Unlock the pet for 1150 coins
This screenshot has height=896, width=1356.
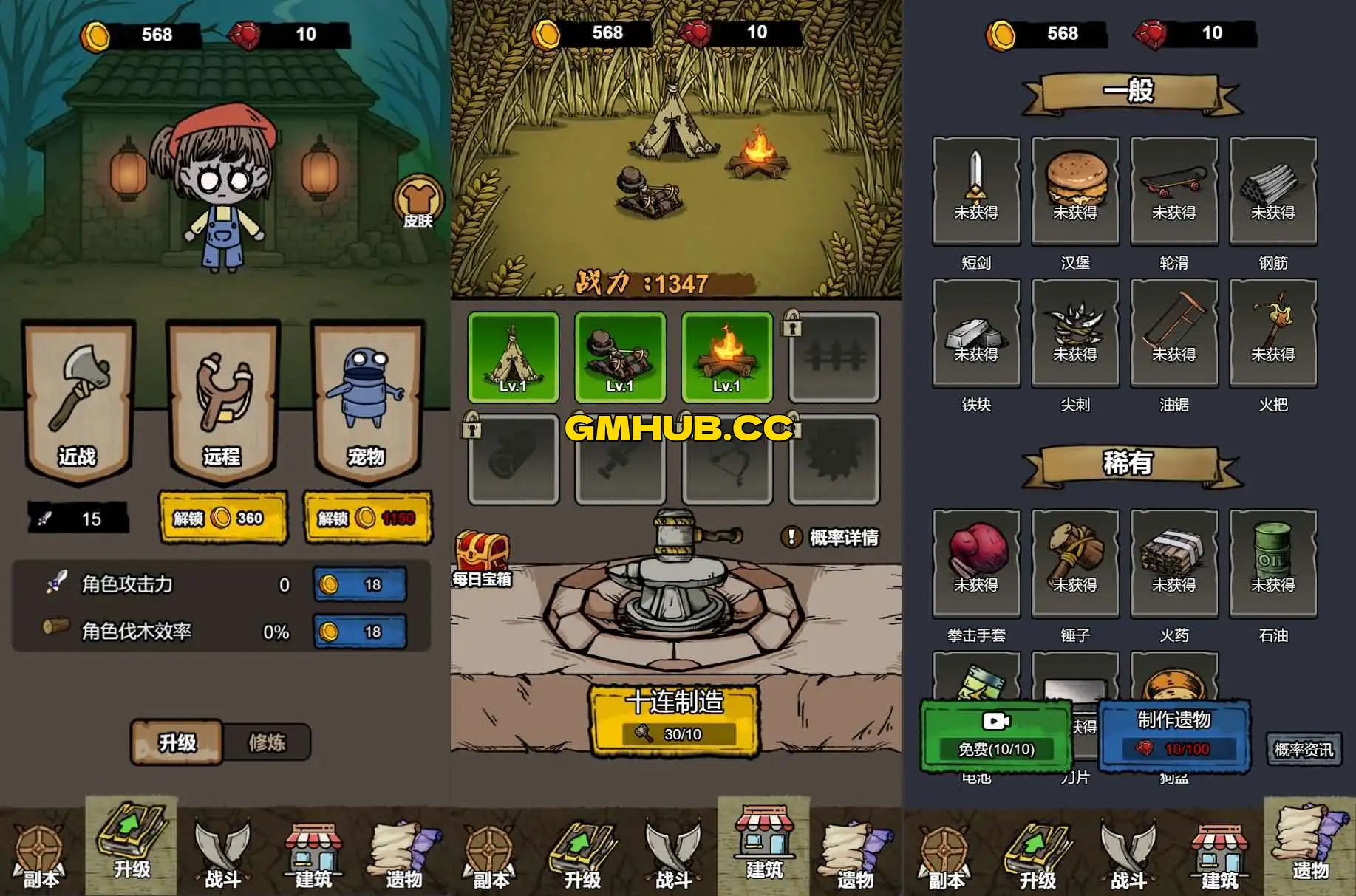click(367, 518)
